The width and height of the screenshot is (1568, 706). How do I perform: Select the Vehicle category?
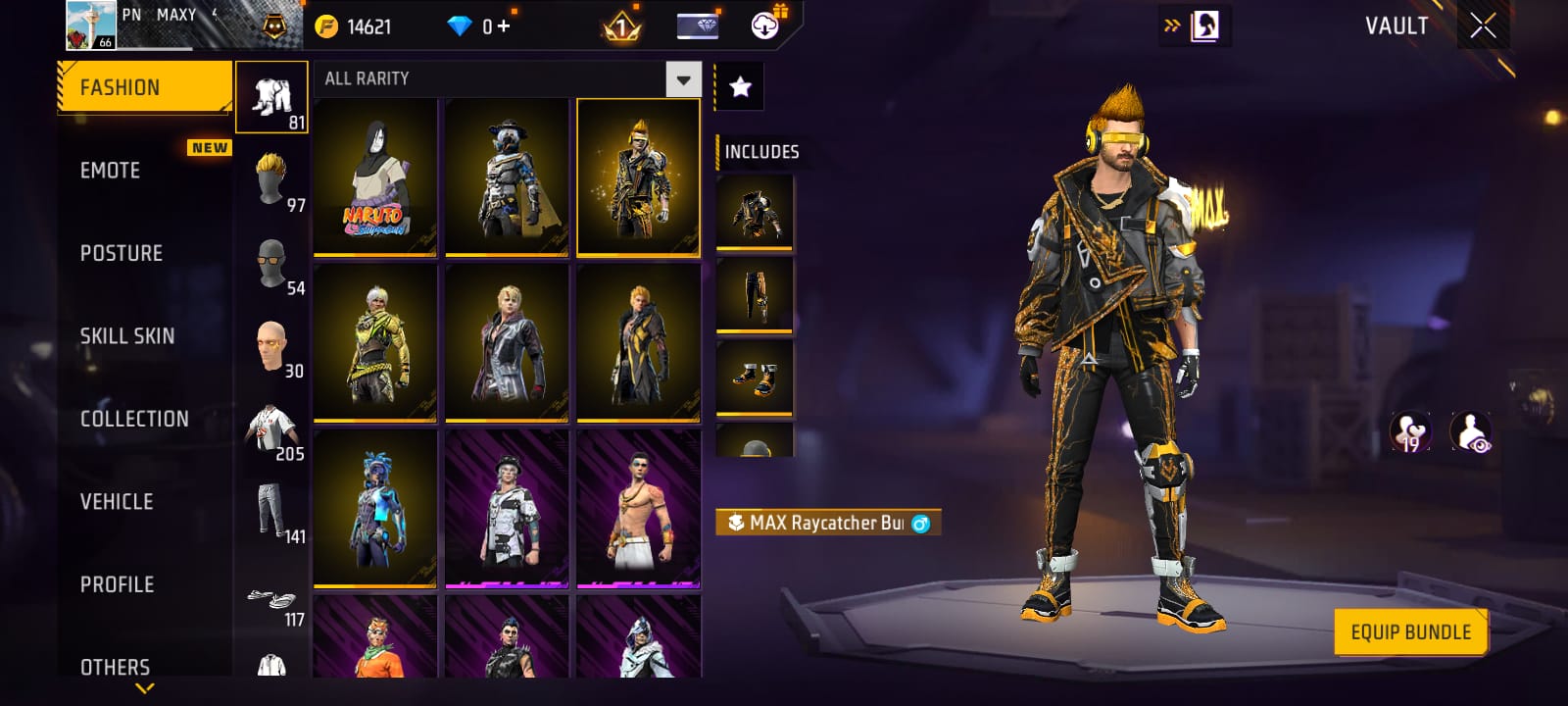[117, 502]
